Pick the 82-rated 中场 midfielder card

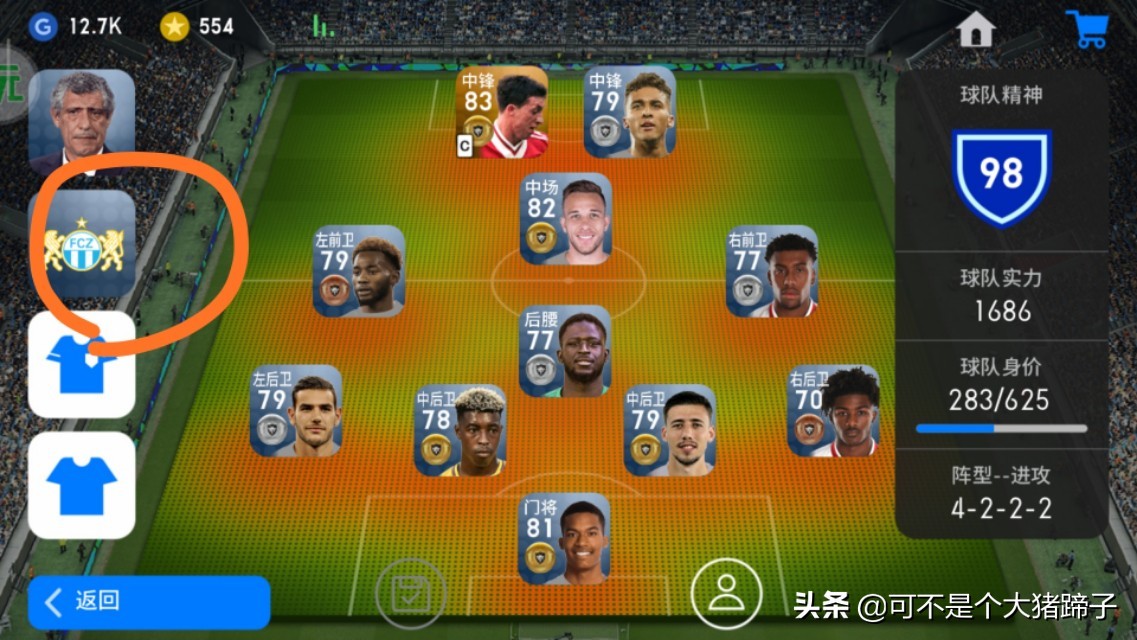point(566,219)
